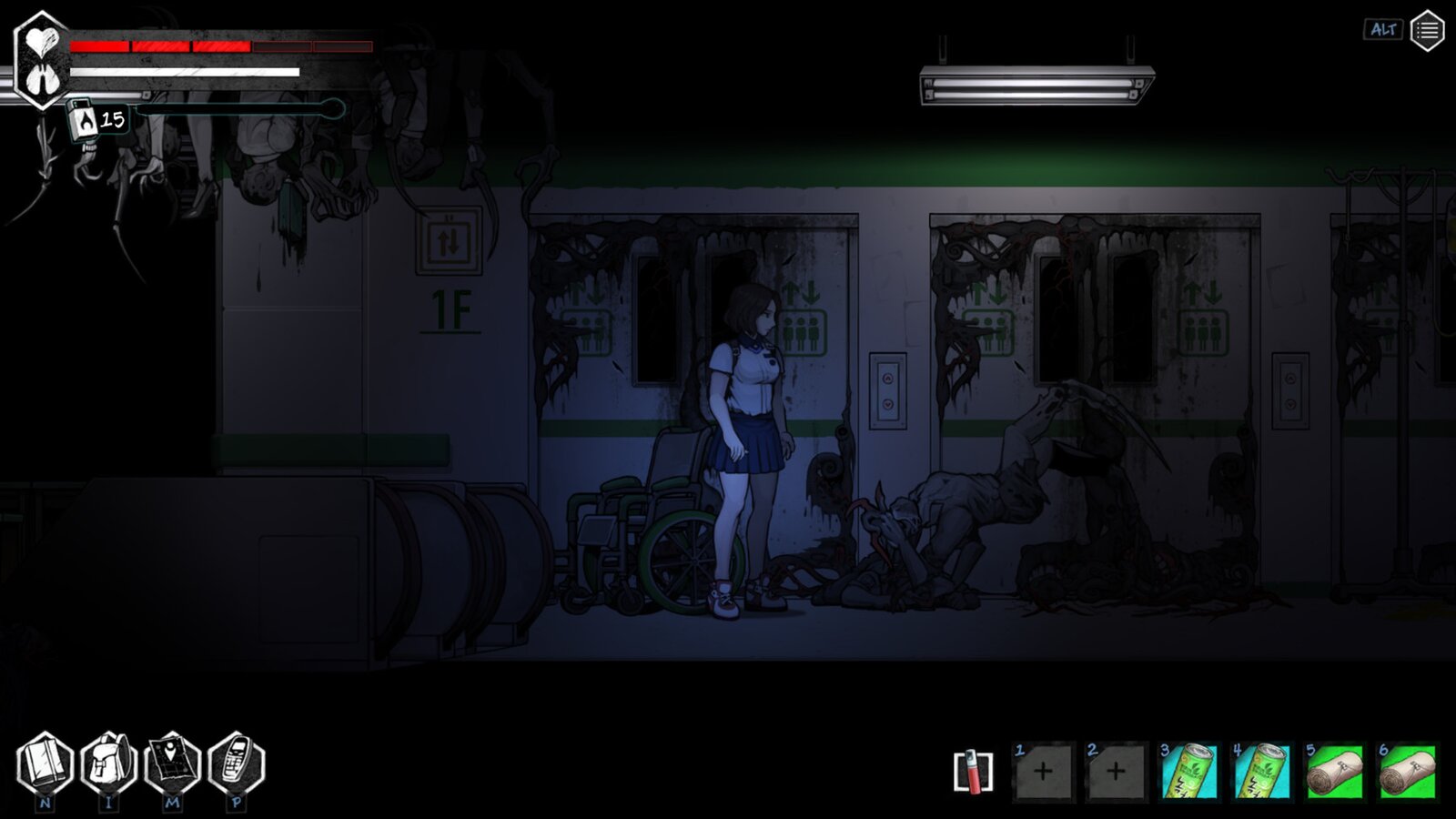Click the 1F floor sign
Viewport: 1456px width, 819px height.
[x=449, y=307]
